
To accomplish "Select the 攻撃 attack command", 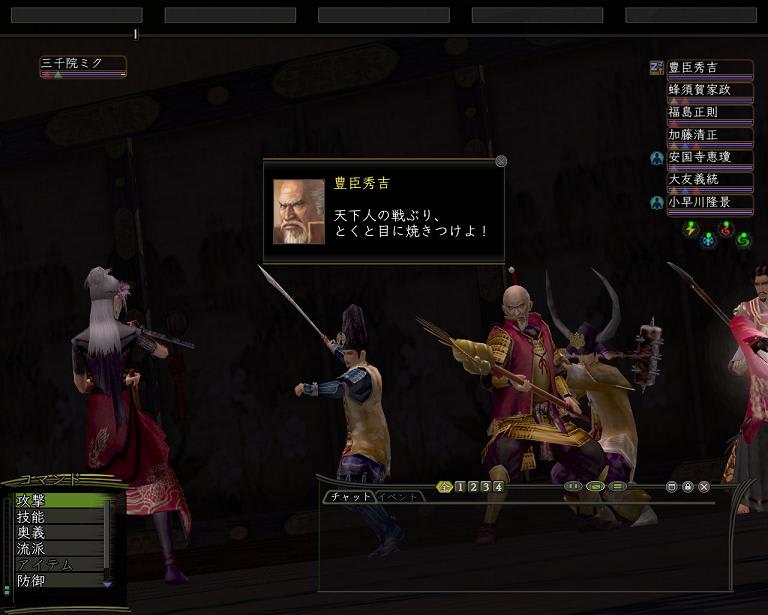I will (55, 500).
